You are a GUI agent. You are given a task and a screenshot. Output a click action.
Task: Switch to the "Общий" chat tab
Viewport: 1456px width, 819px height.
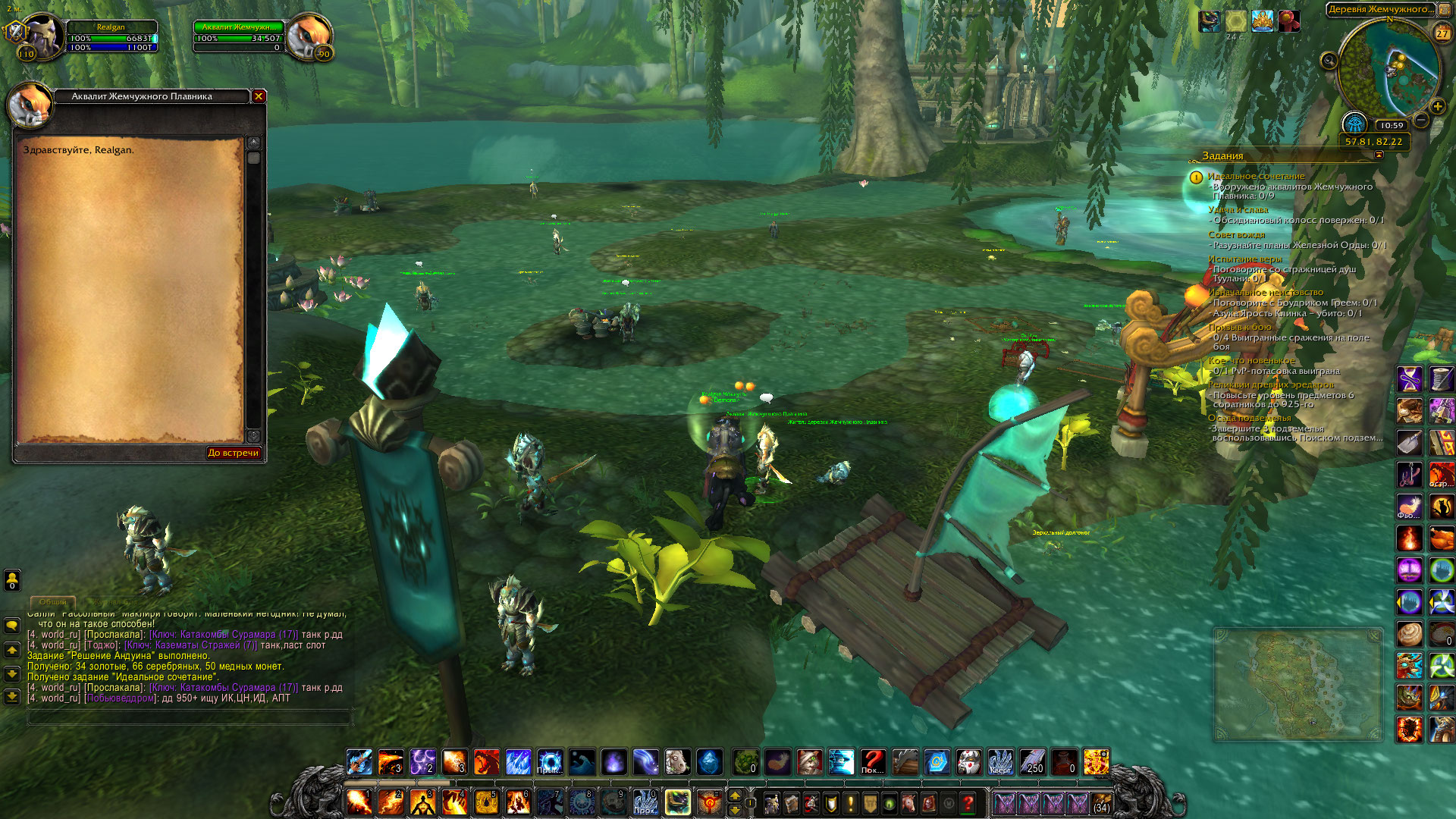(53, 602)
